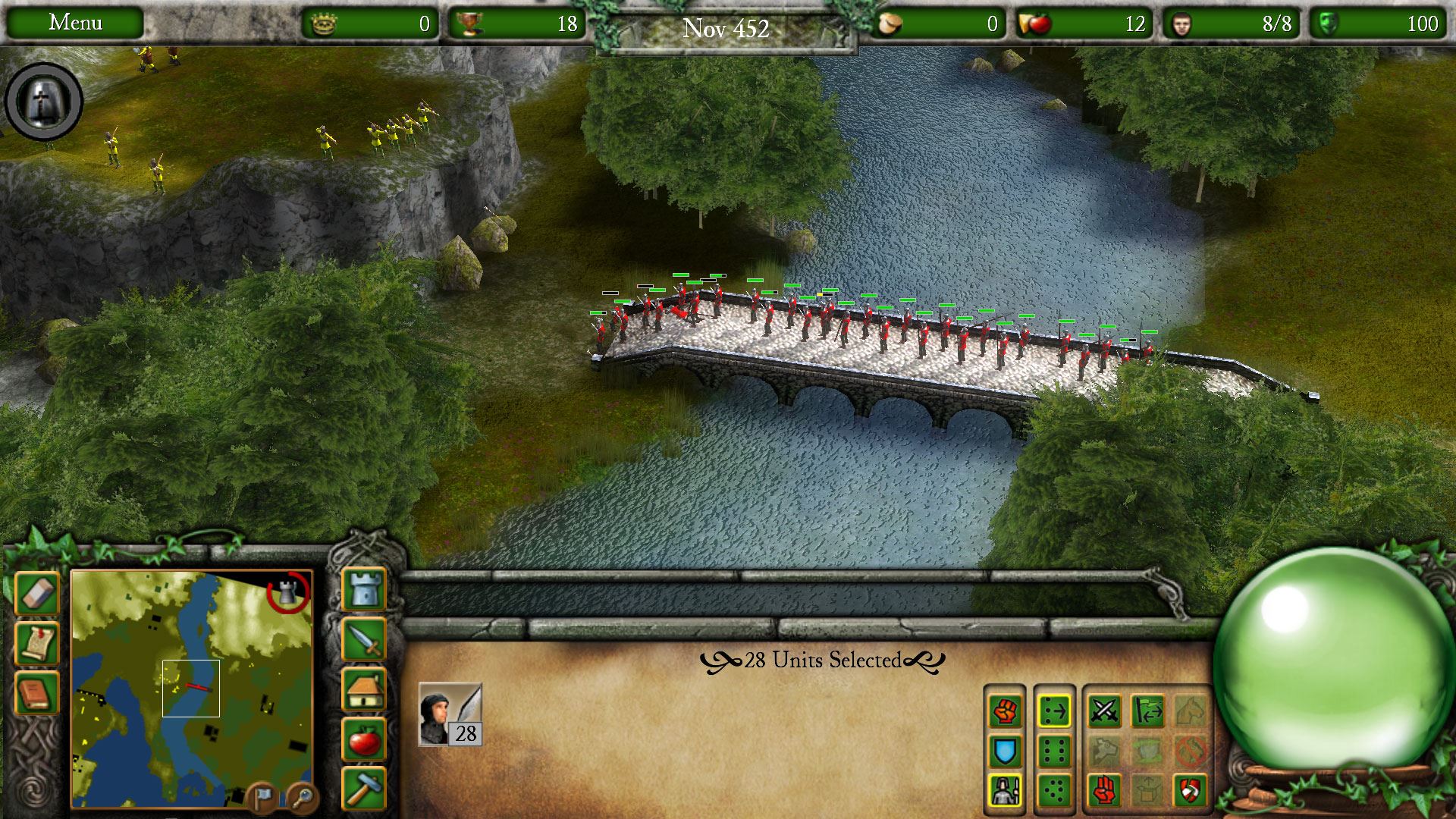This screenshot has height=819, width=1456.
Task: Open the apple food build category
Action: tap(365, 739)
